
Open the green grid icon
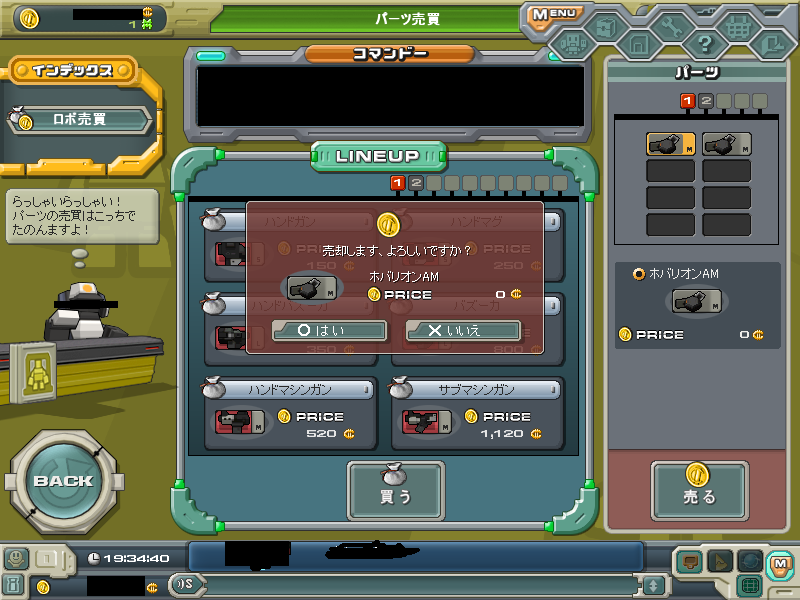click(750, 585)
